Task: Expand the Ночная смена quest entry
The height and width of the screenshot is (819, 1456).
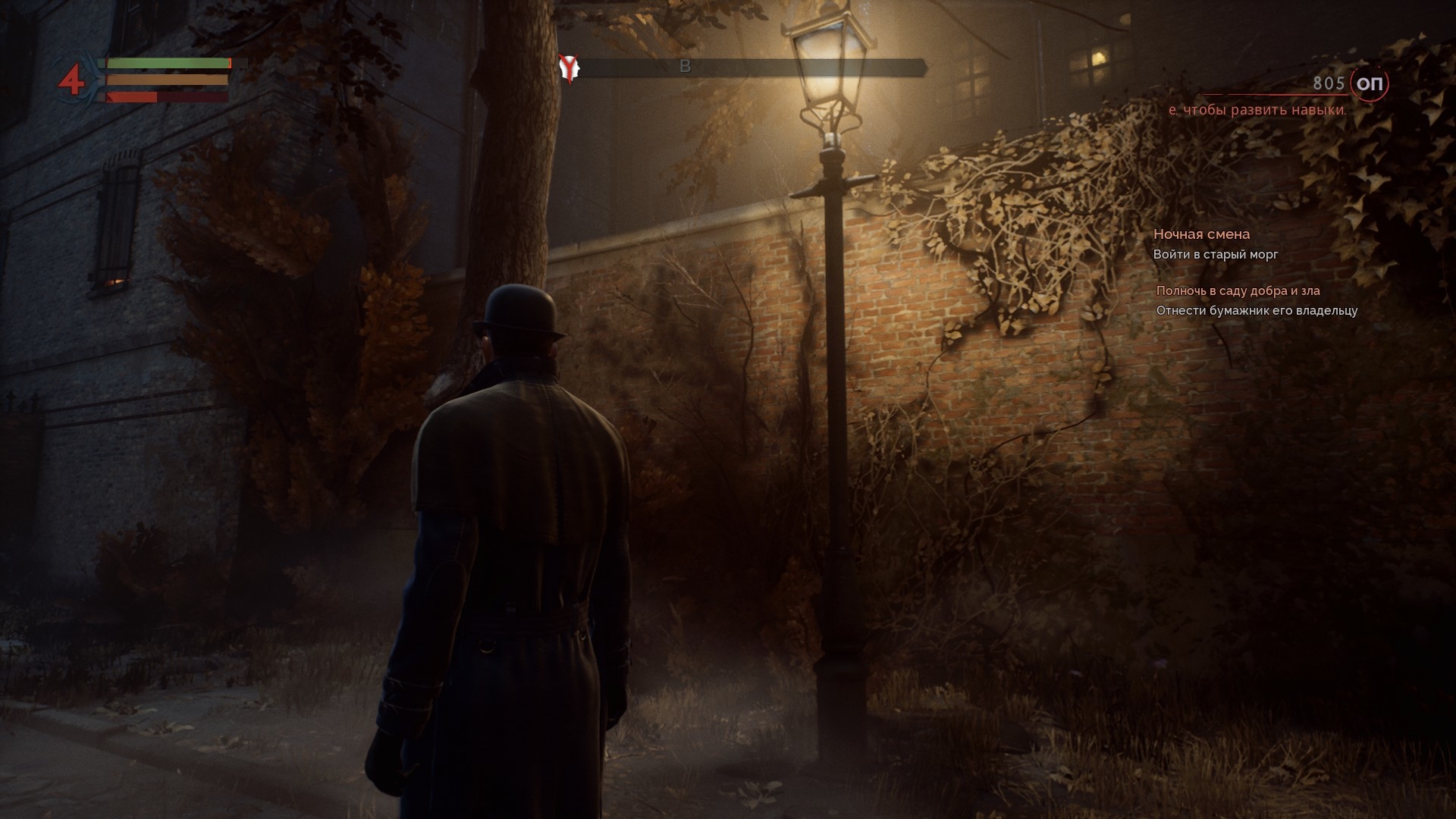Action: coord(1203,234)
